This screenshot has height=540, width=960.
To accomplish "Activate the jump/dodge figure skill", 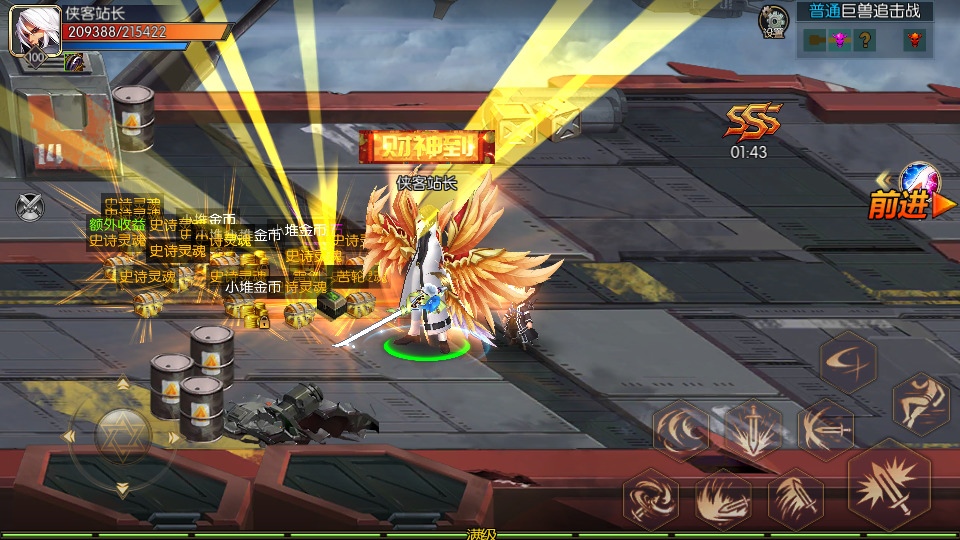I will (x=920, y=402).
